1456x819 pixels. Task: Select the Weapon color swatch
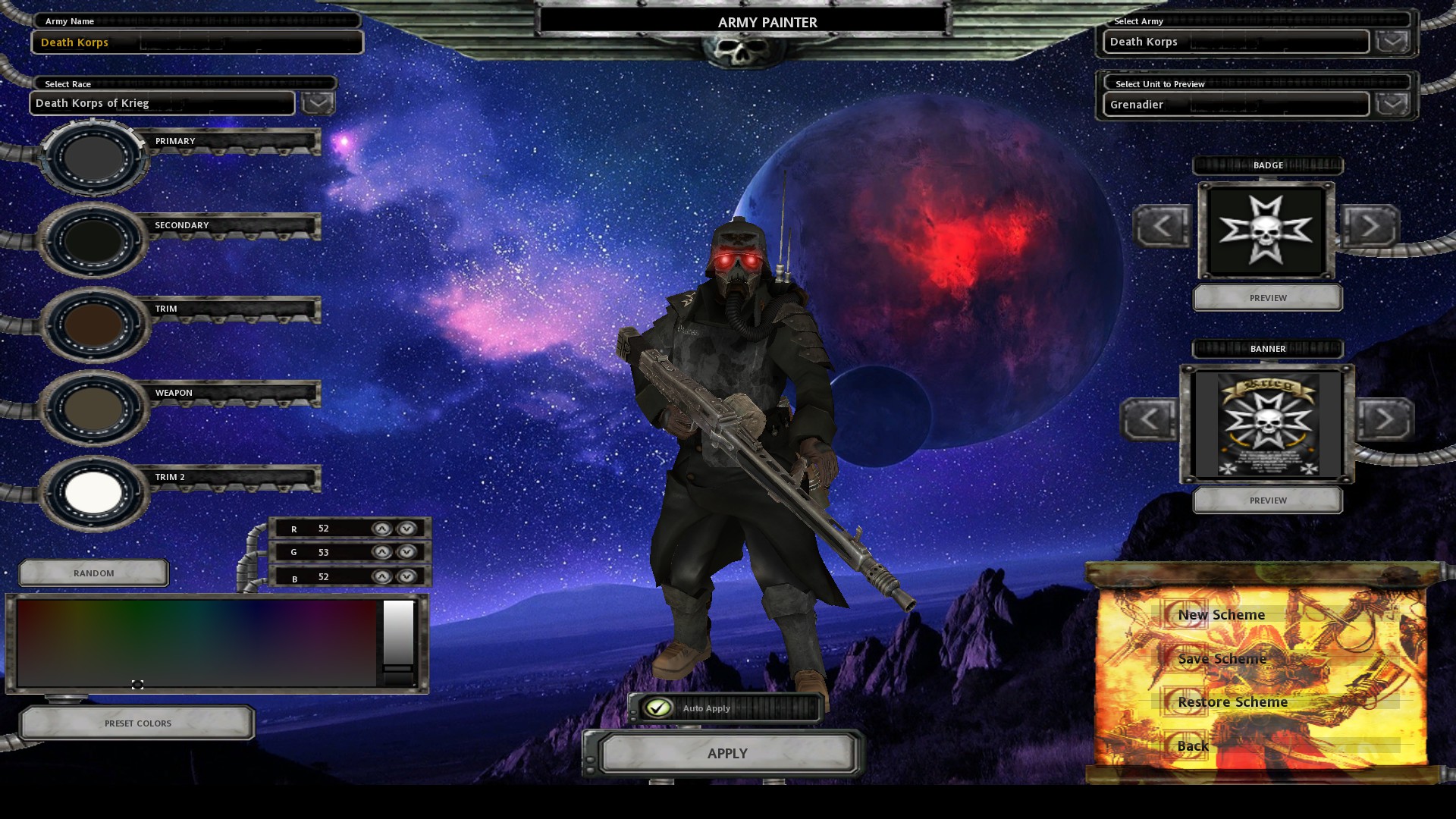coord(93,408)
